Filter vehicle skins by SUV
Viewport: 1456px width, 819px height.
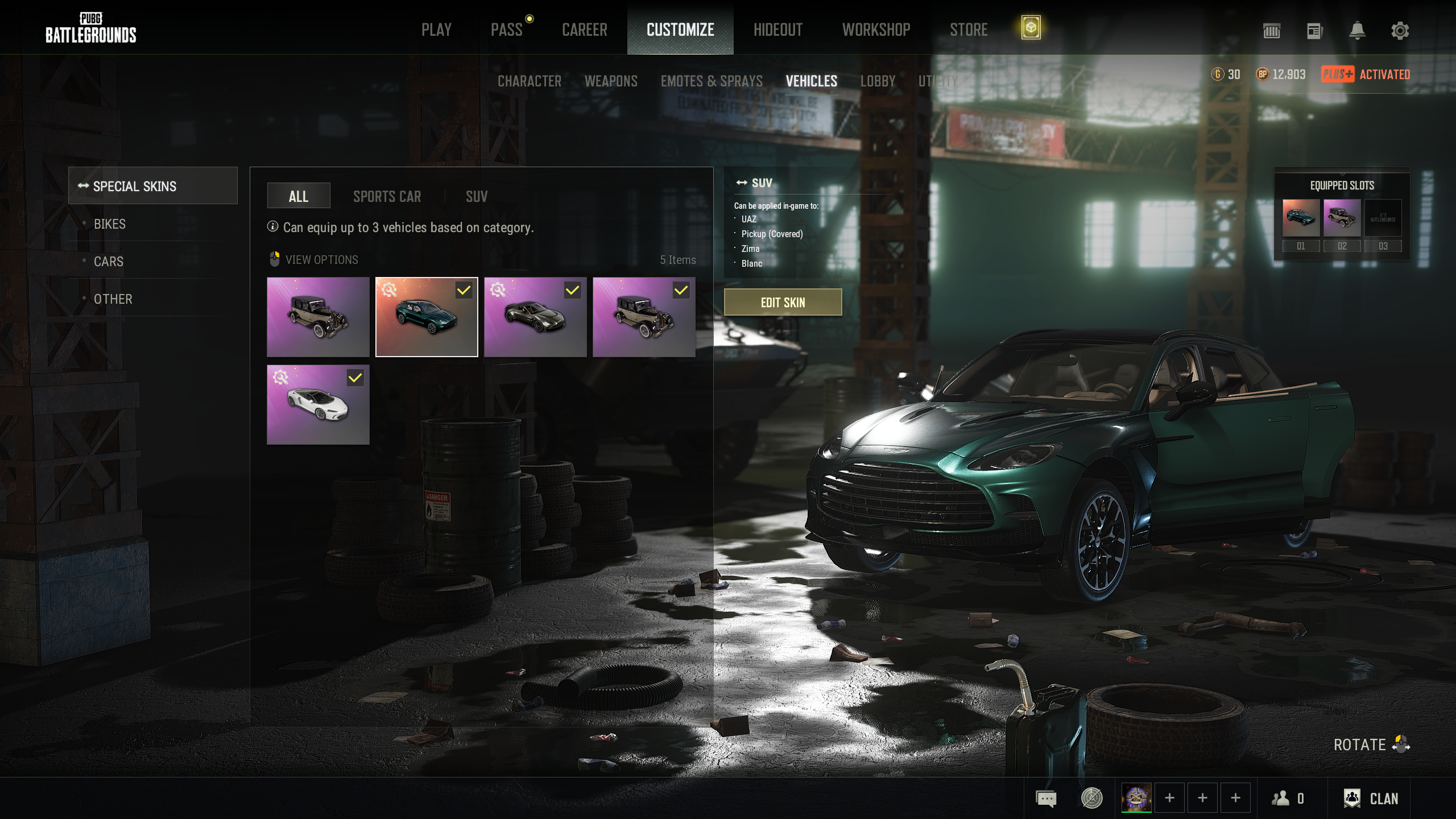477,197
